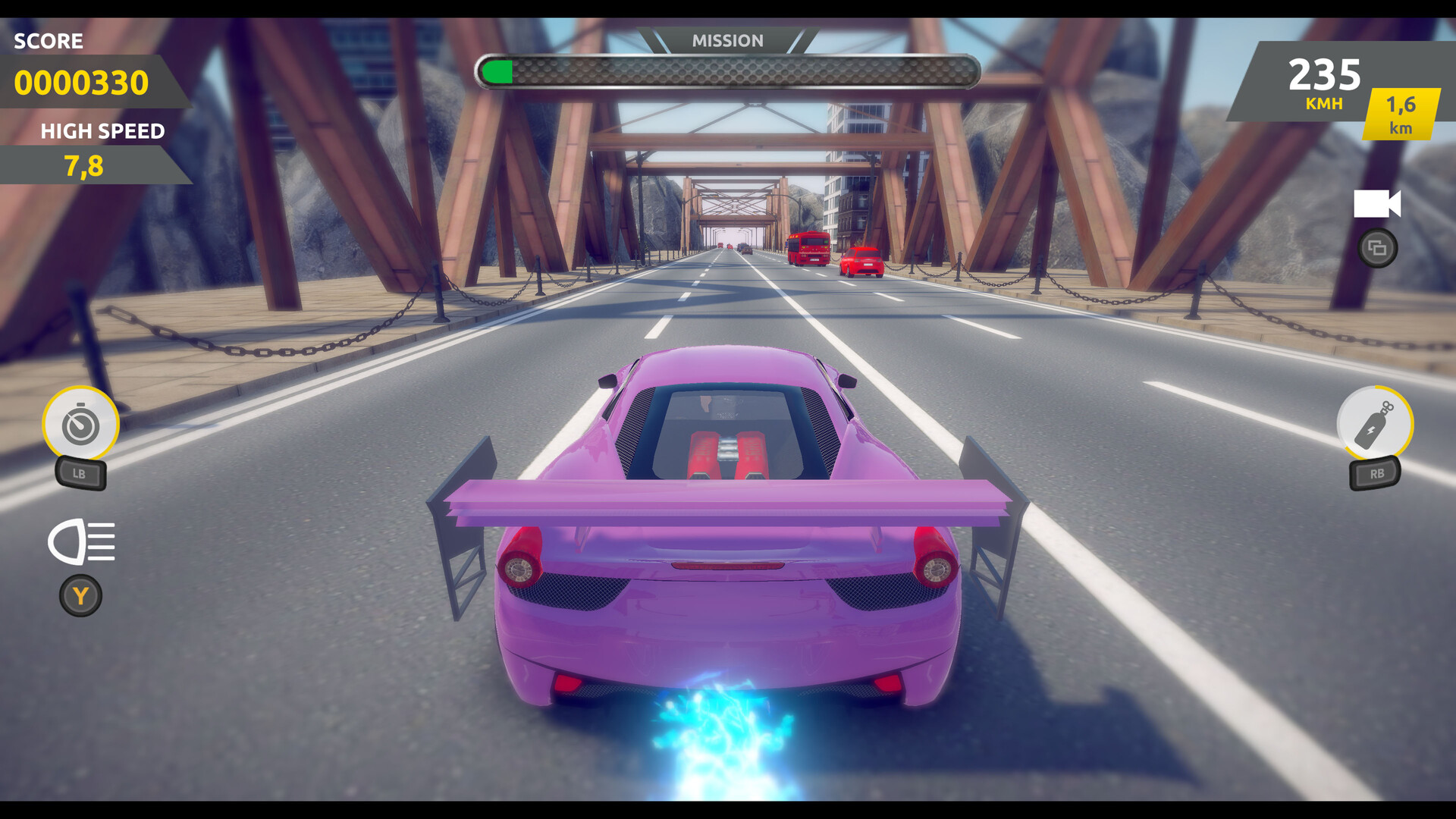Click the high speed value 7,8
Image resolution: width=1456 pixels, height=819 pixels.
pyautogui.click(x=83, y=163)
